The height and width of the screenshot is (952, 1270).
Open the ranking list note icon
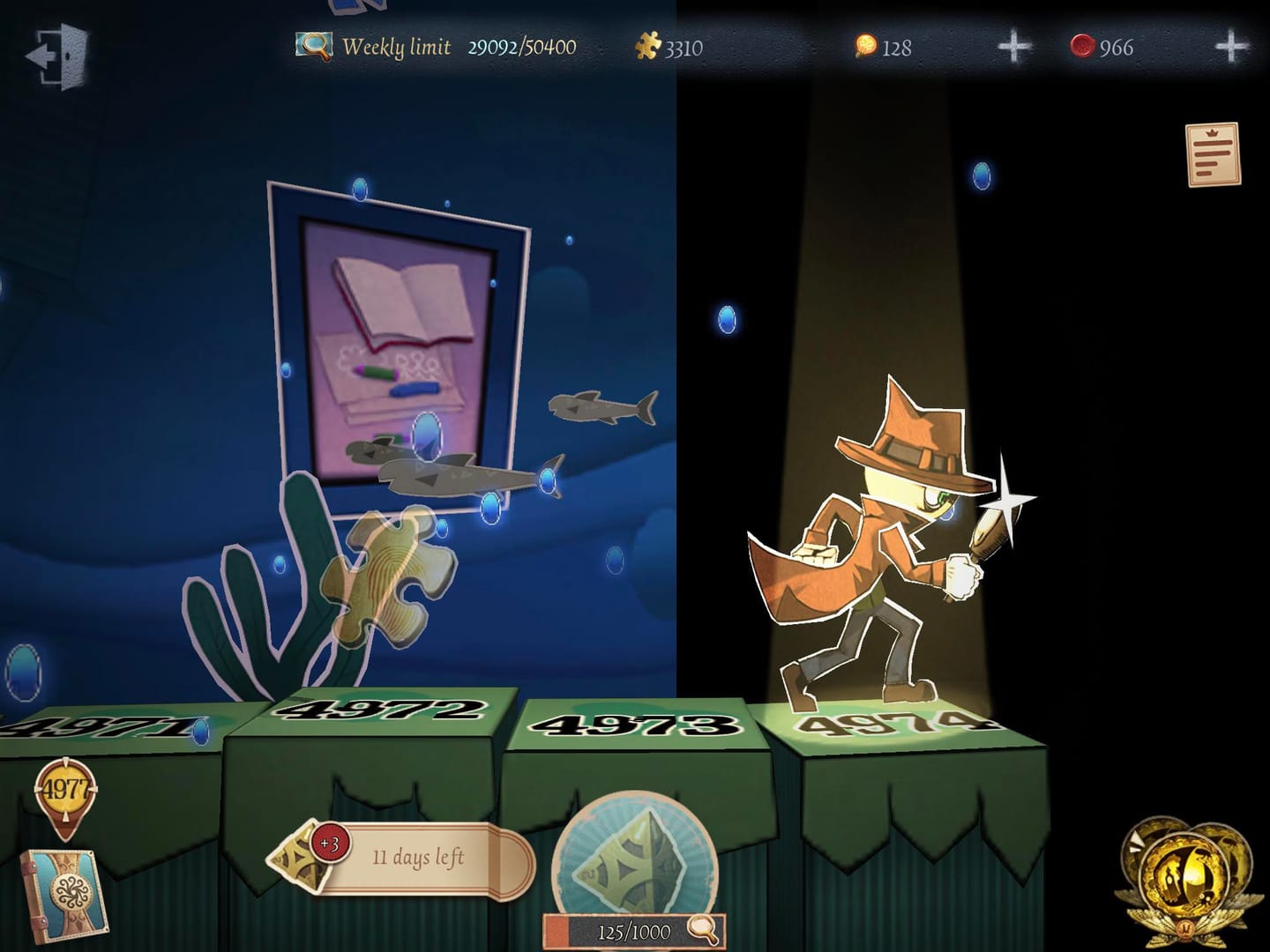coord(1213,154)
